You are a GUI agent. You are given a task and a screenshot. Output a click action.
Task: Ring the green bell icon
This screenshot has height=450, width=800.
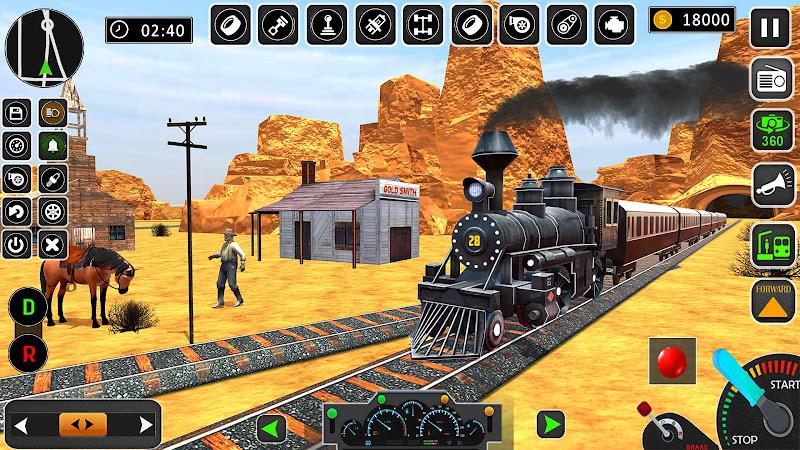coord(50,146)
